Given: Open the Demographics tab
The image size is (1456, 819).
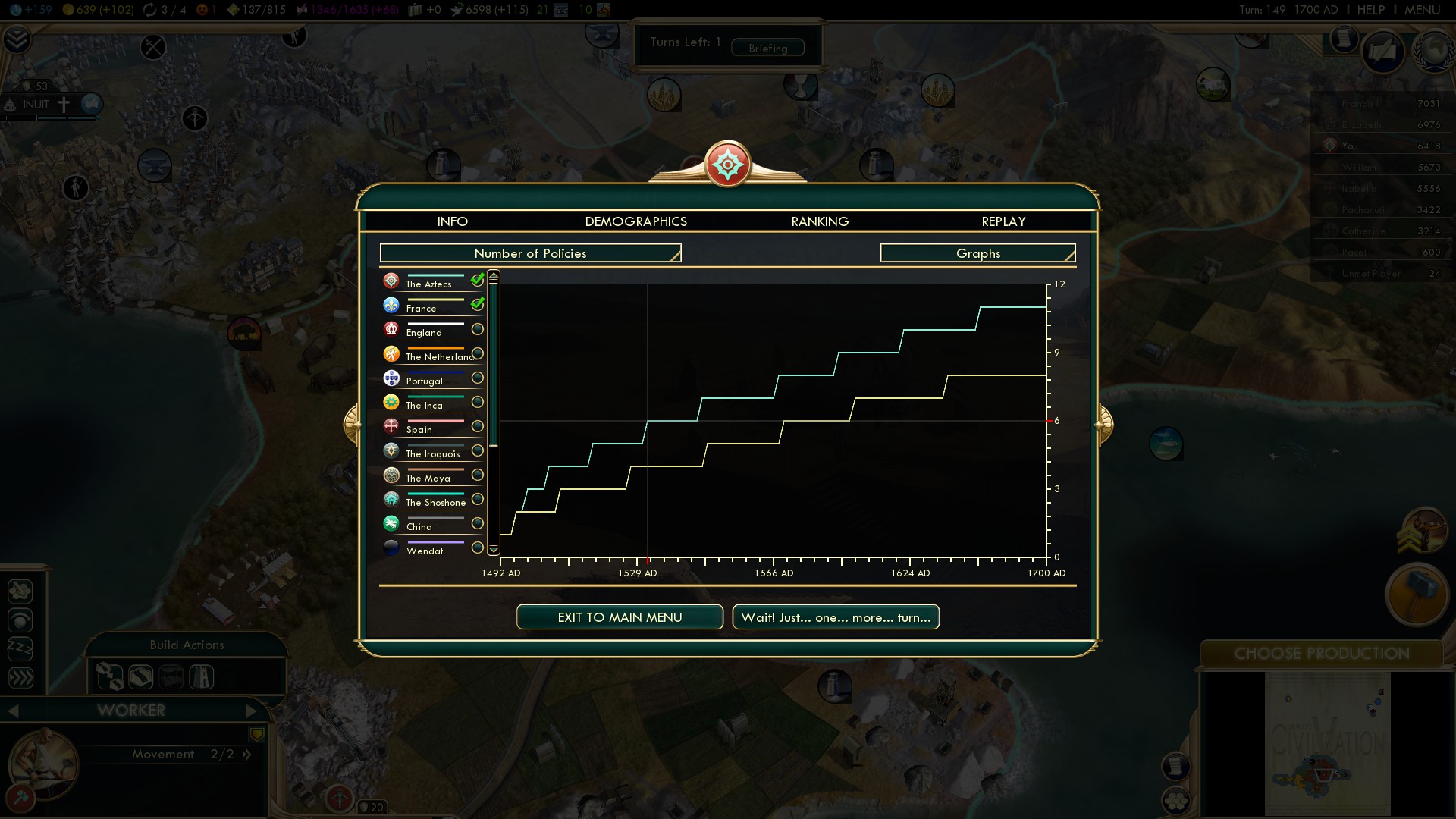Looking at the screenshot, I should point(635,221).
